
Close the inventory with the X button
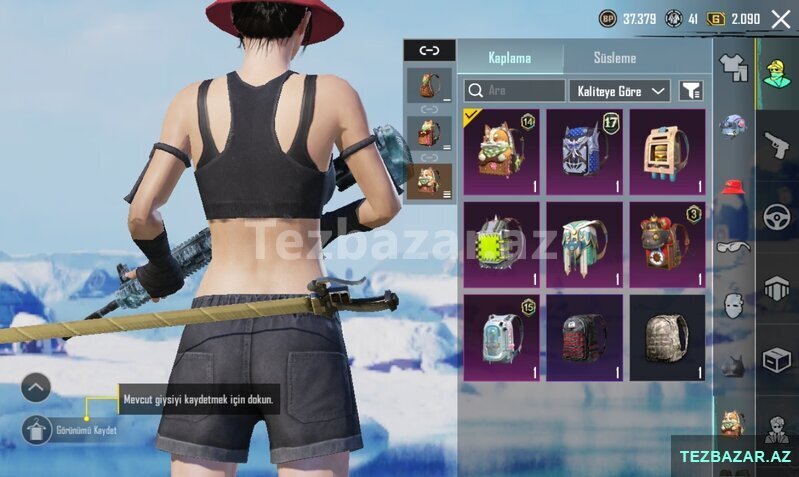pos(780,19)
